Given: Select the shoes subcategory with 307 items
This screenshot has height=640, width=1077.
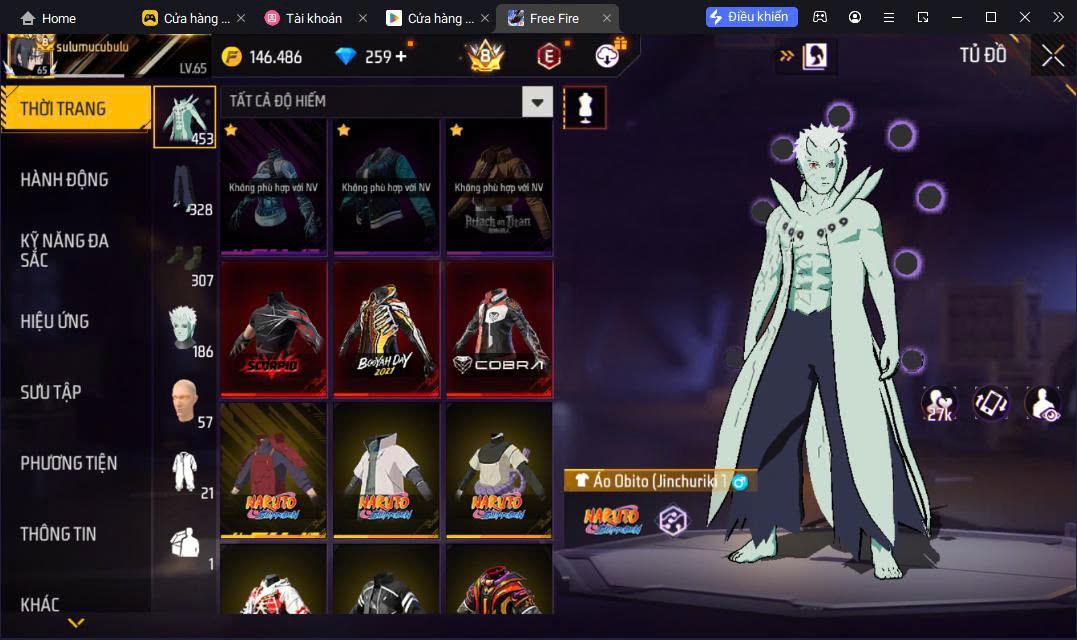Looking at the screenshot, I should 184,259.
